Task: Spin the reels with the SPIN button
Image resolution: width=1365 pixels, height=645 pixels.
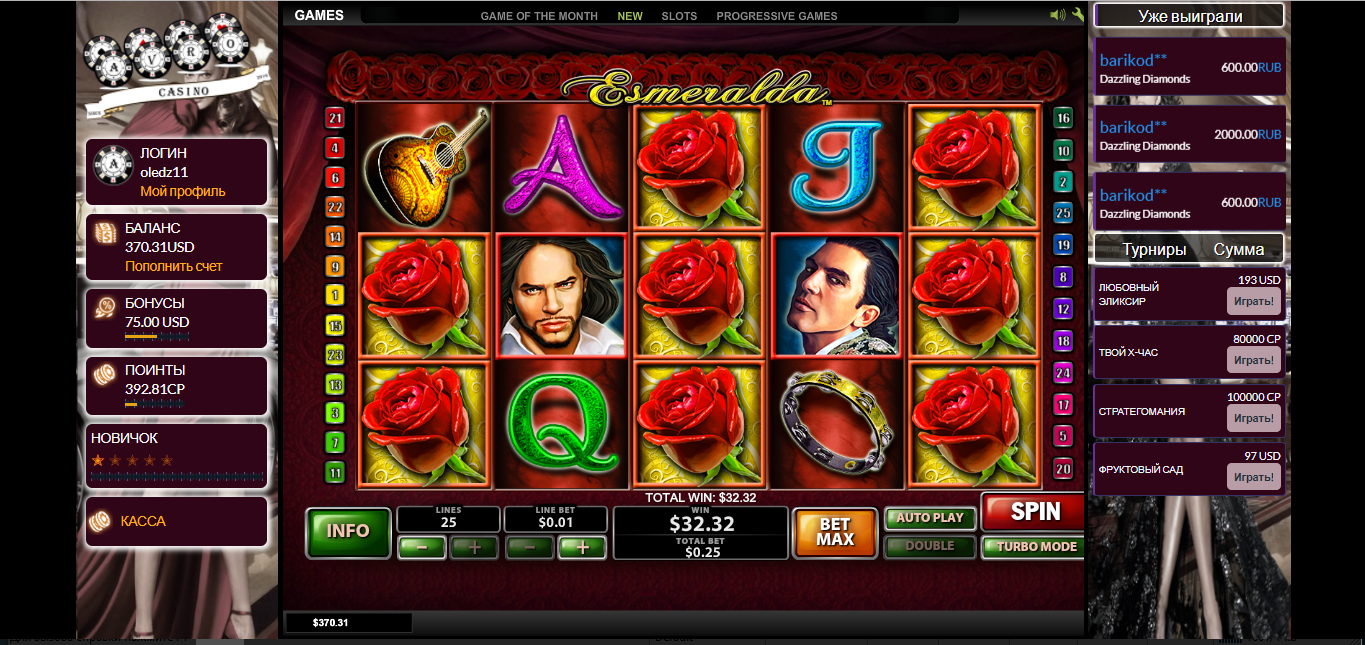Action: (x=1034, y=512)
